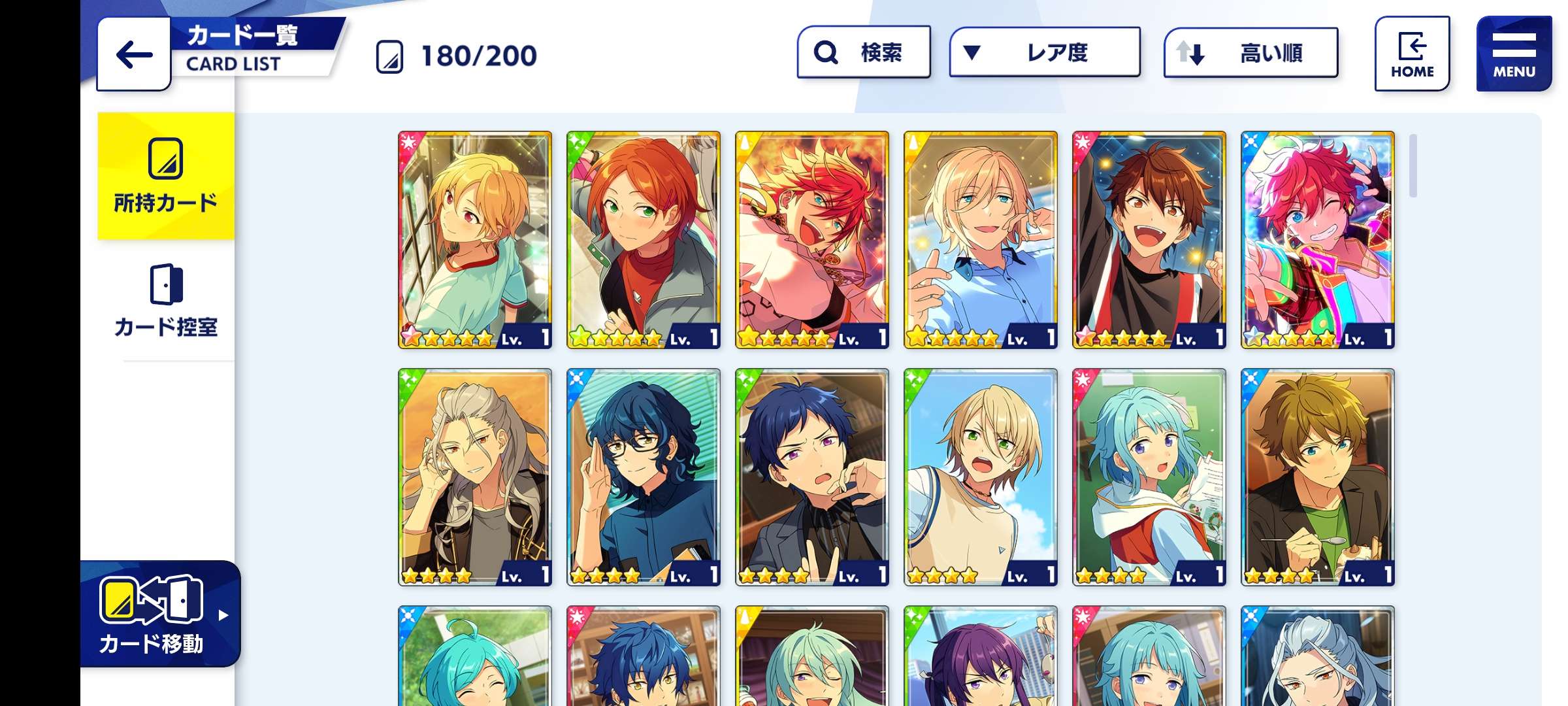Switch to the 所持カード tab
The image size is (1568, 706).
tap(166, 176)
